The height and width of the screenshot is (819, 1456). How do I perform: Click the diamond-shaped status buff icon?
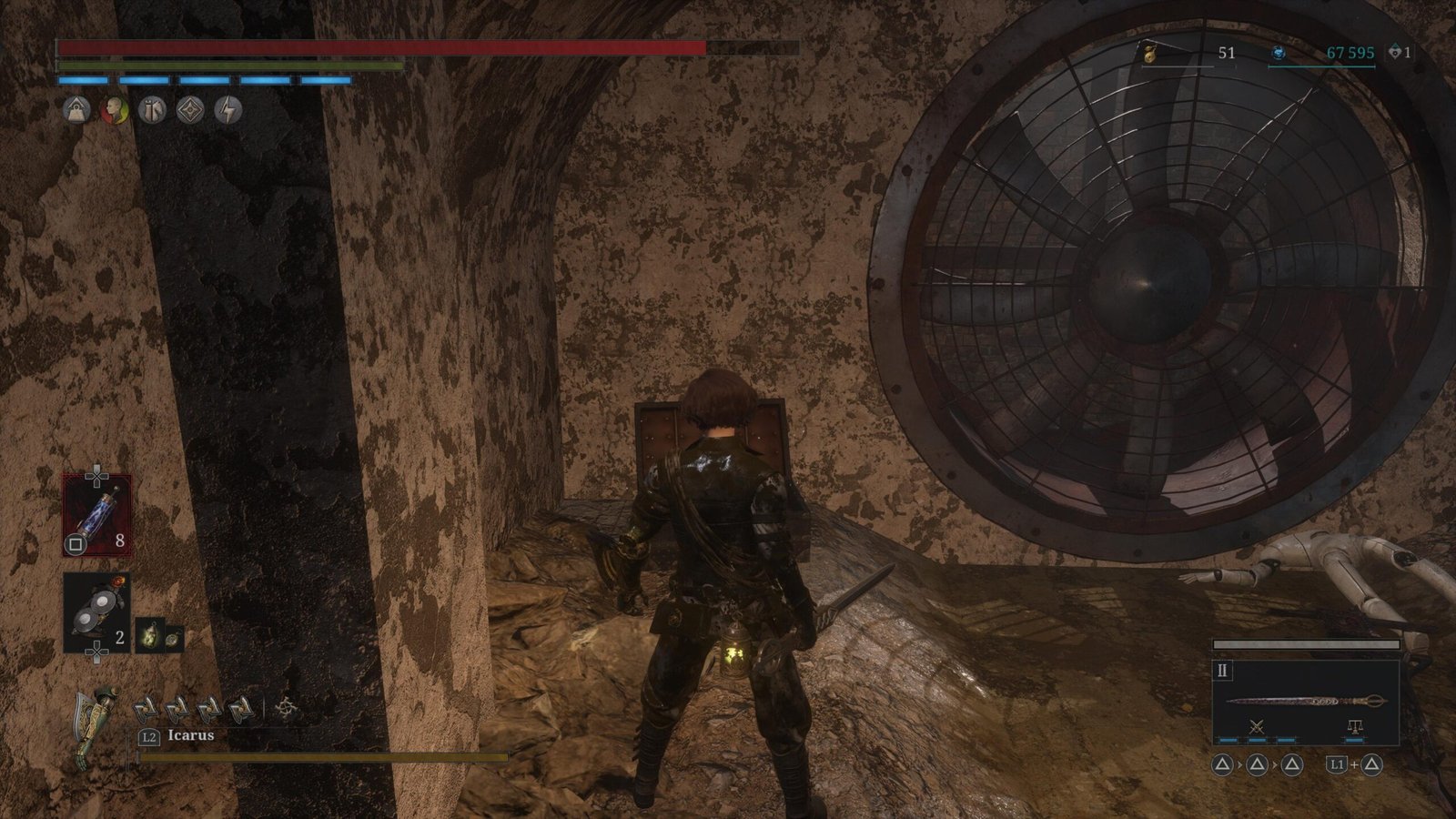tap(190, 111)
